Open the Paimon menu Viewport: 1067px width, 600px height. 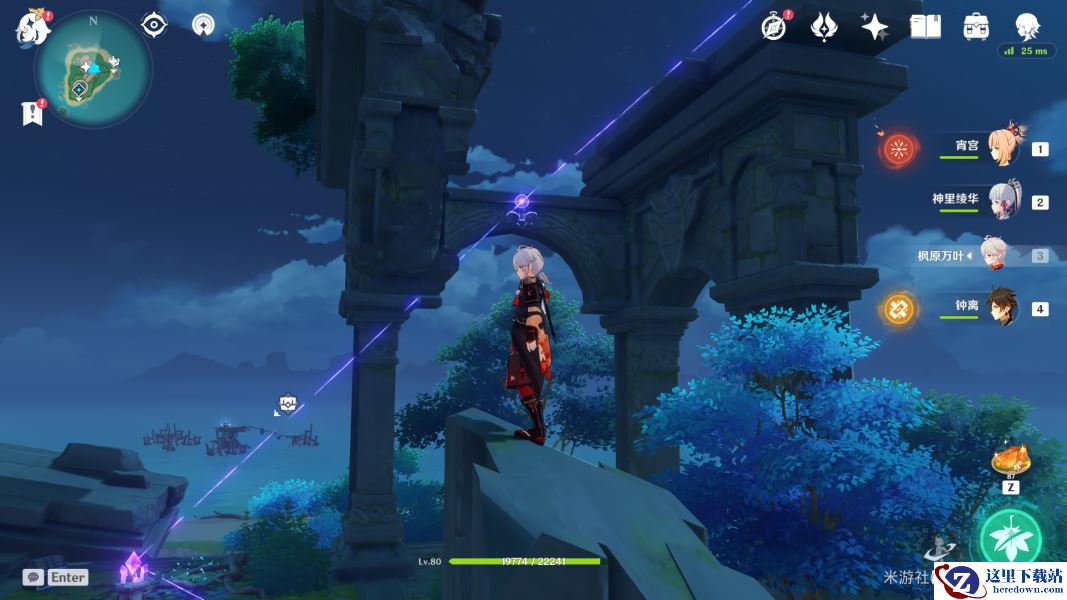tap(33, 26)
